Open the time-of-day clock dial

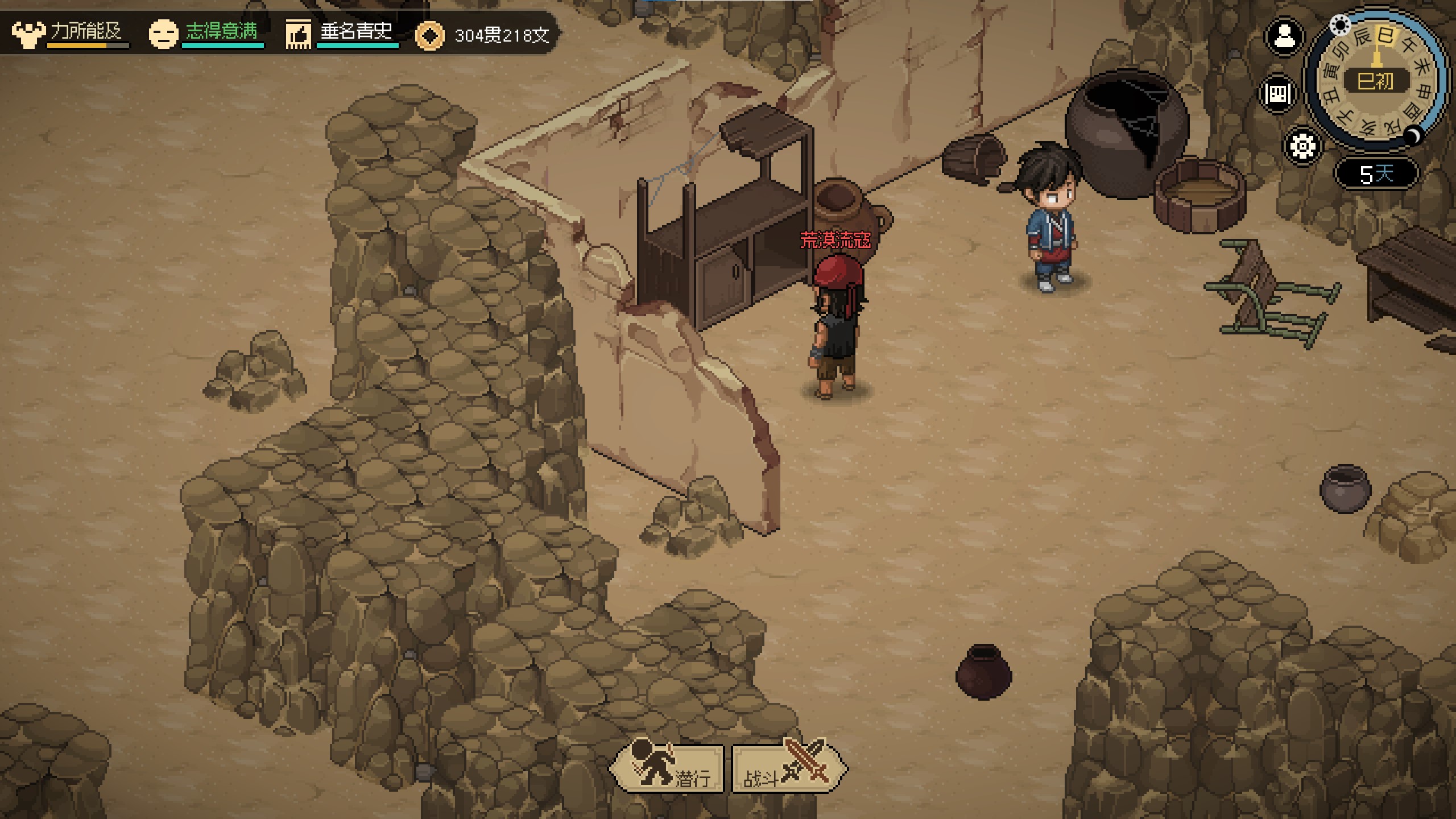[1376, 80]
